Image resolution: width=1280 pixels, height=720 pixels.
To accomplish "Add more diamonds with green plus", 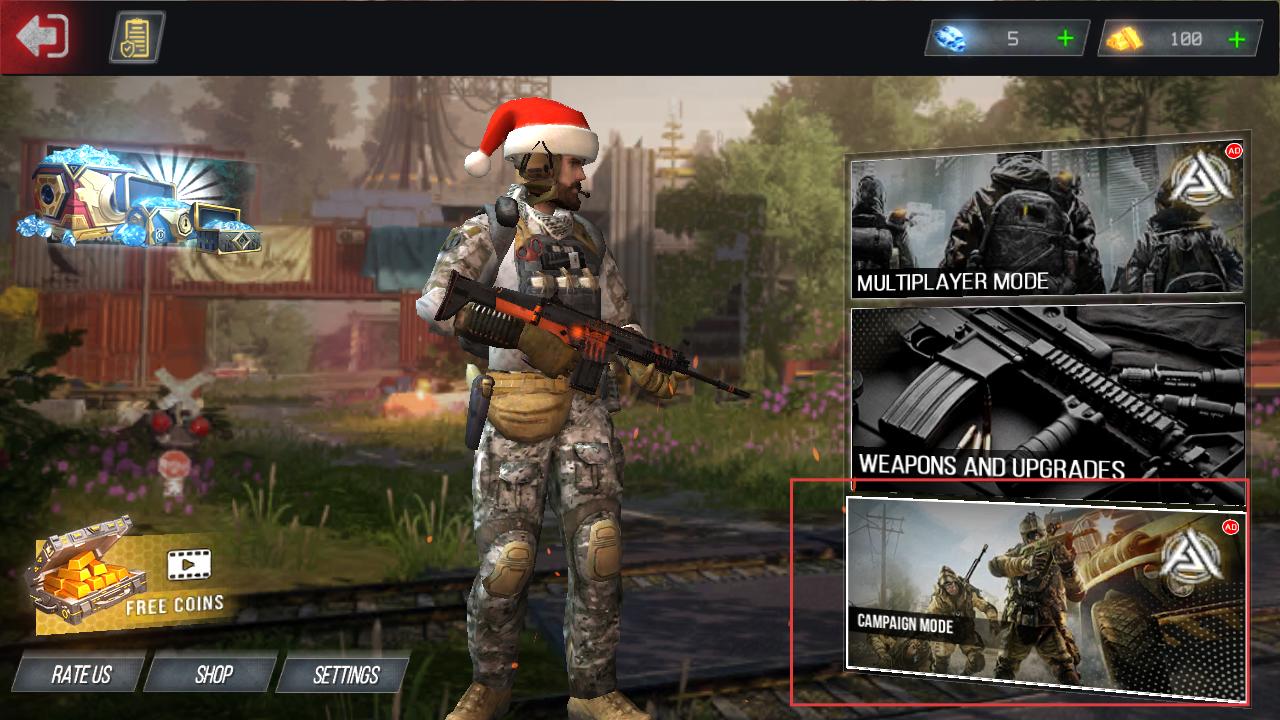I will [1065, 39].
